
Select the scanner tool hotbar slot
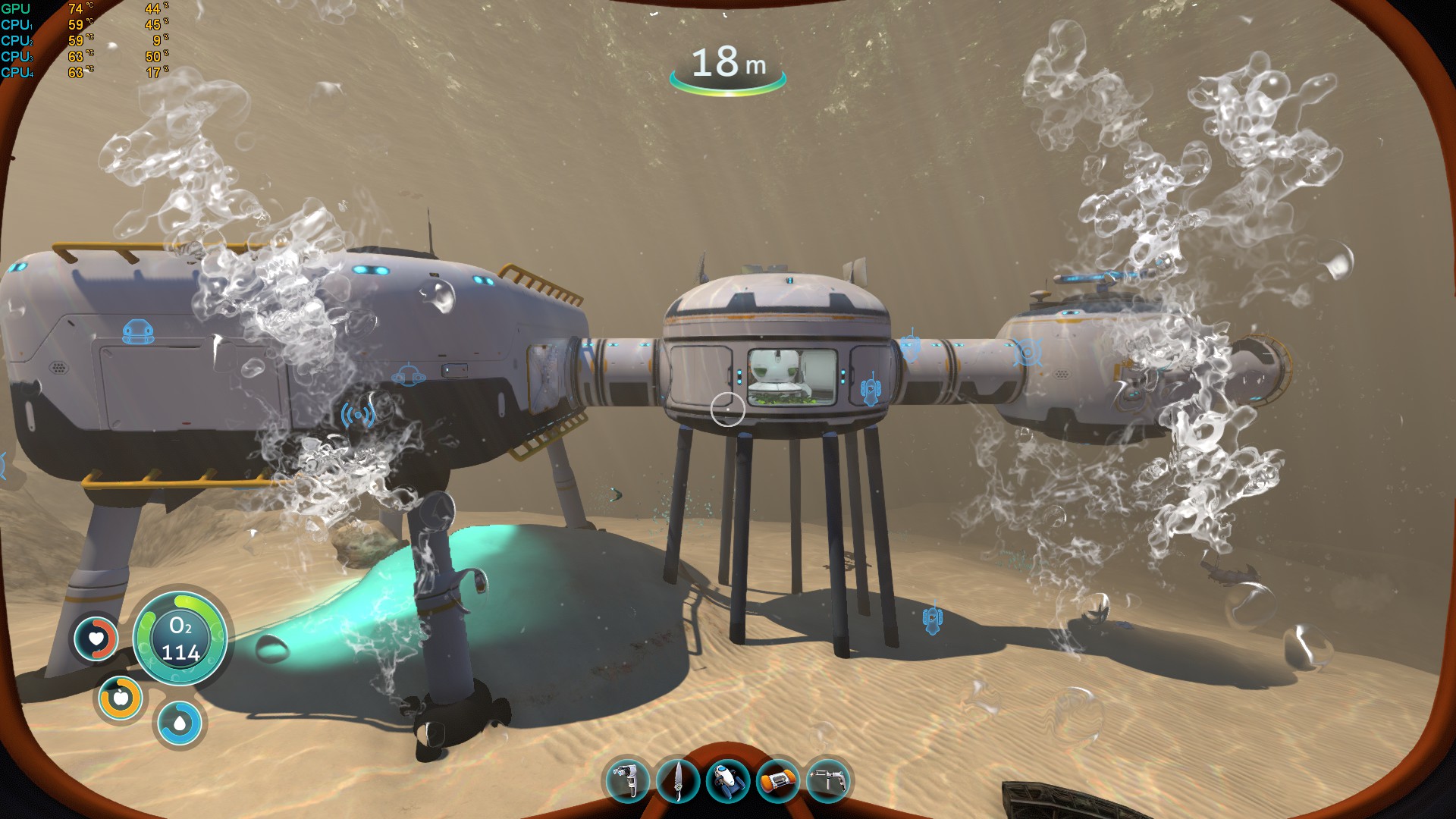[x=627, y=780]
